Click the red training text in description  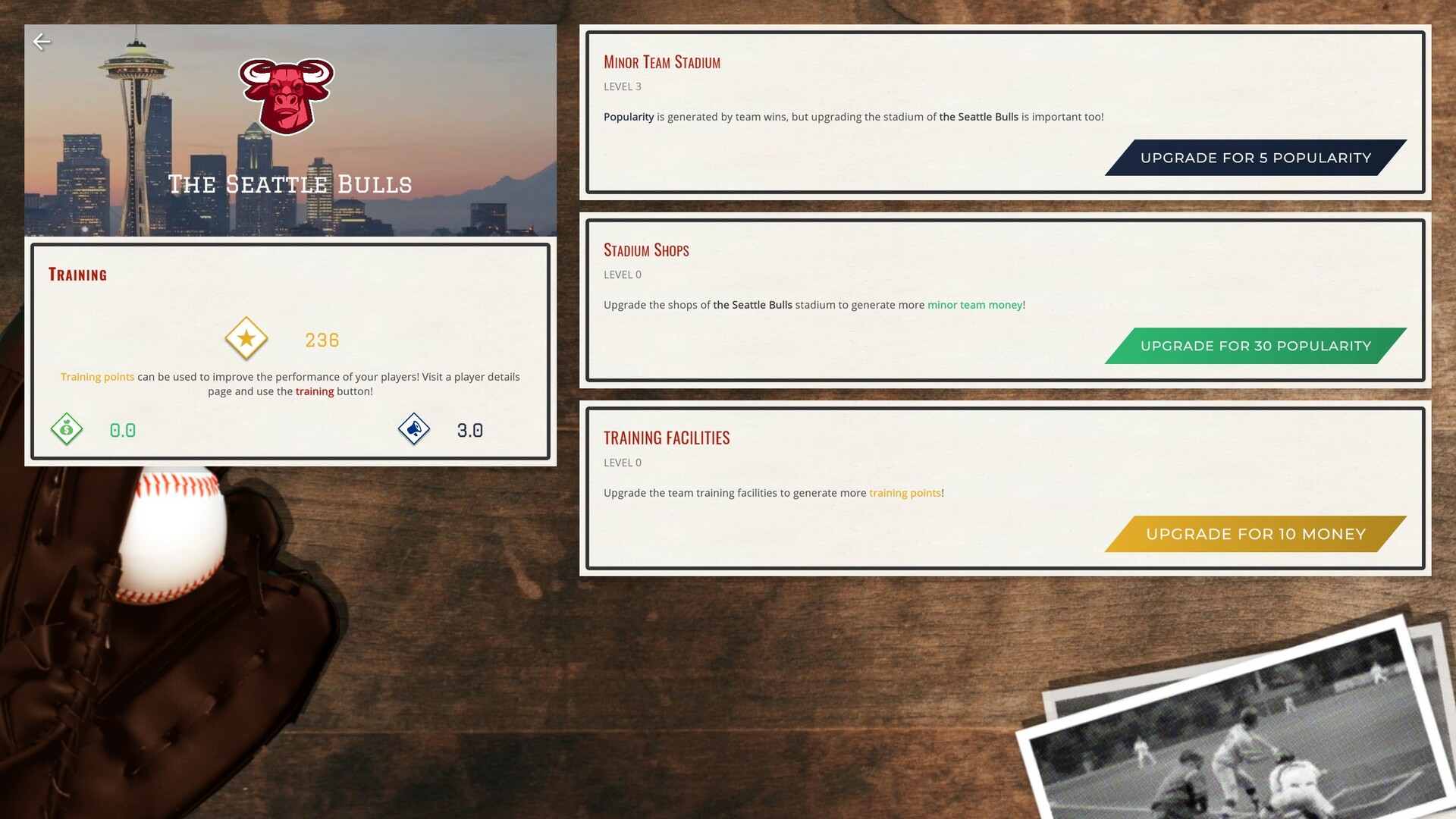315,391
